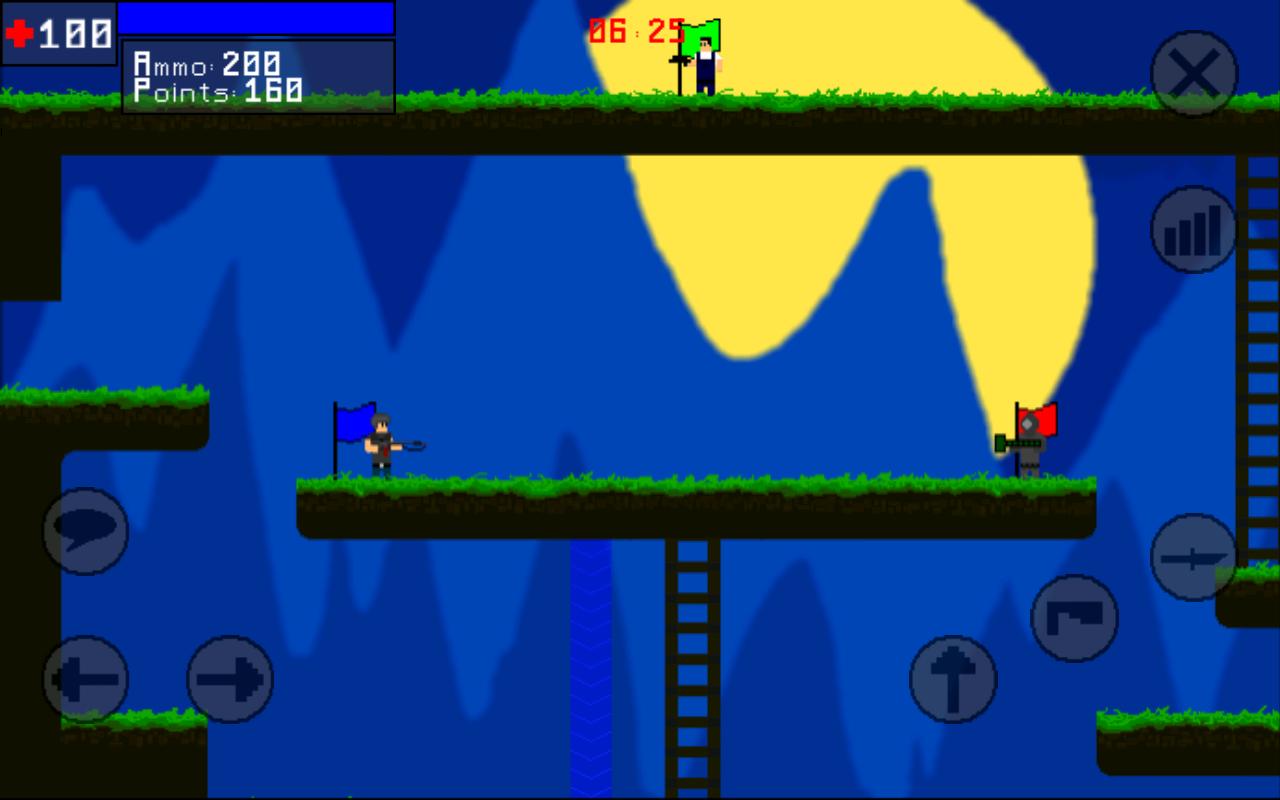Viewport: 1280px width, 800px height.
Task: Use the knife melee attack button
Action: click(1194, 557)
